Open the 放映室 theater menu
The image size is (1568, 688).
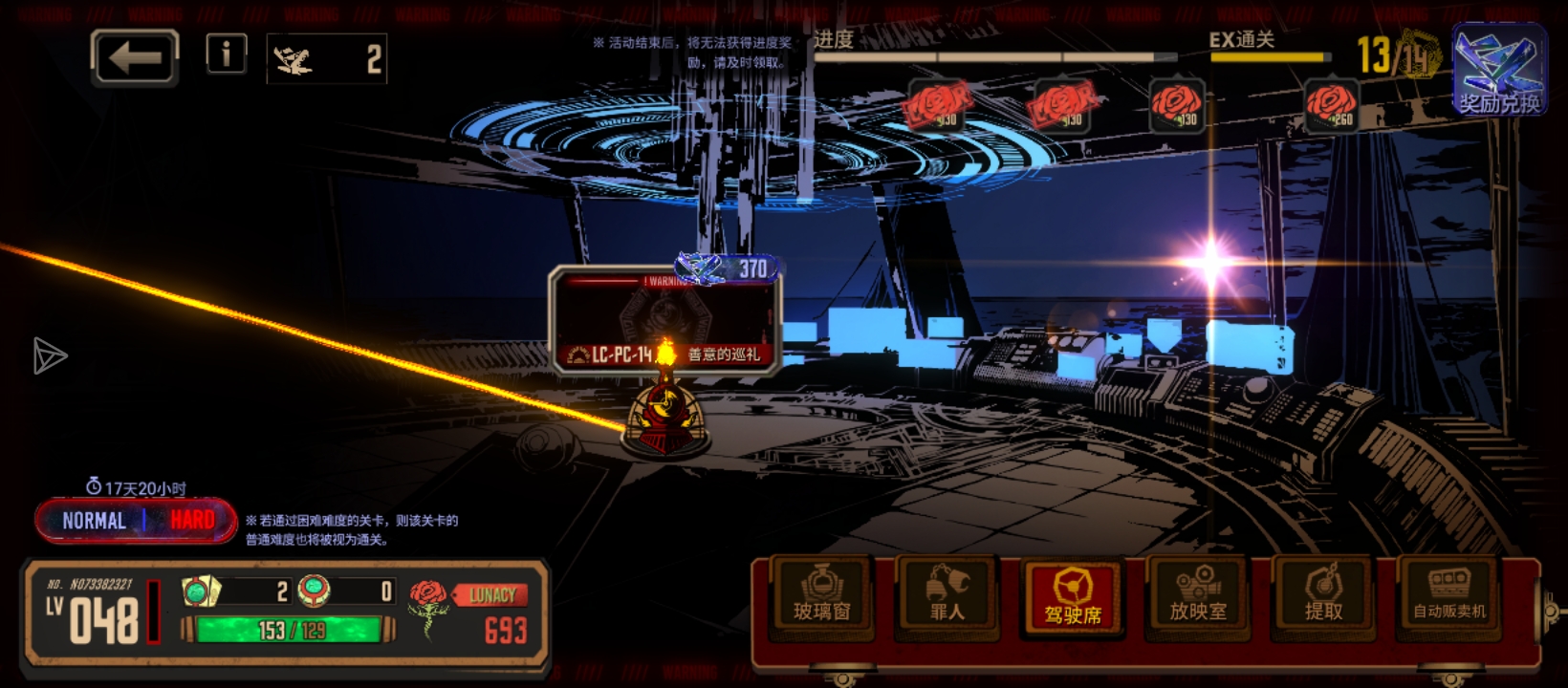click(1198, 597)
